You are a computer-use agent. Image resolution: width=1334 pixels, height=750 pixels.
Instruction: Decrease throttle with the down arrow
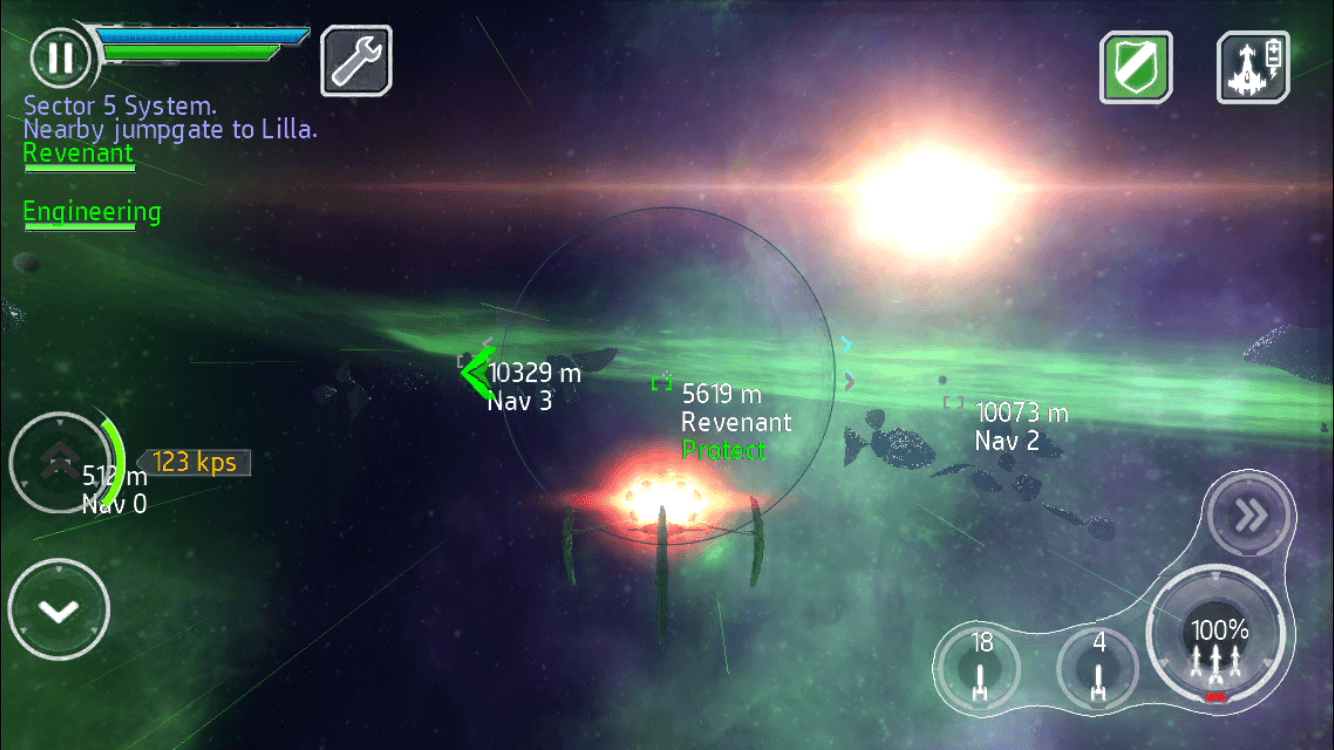[60, 608]
